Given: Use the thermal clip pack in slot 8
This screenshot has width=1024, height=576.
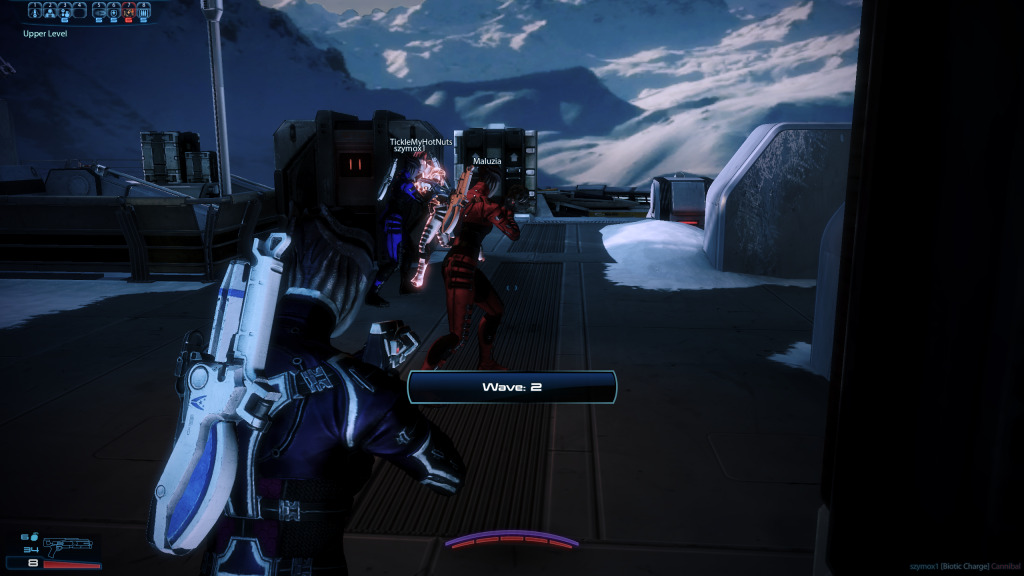Looking at the screenshot, I should (142, 13).
